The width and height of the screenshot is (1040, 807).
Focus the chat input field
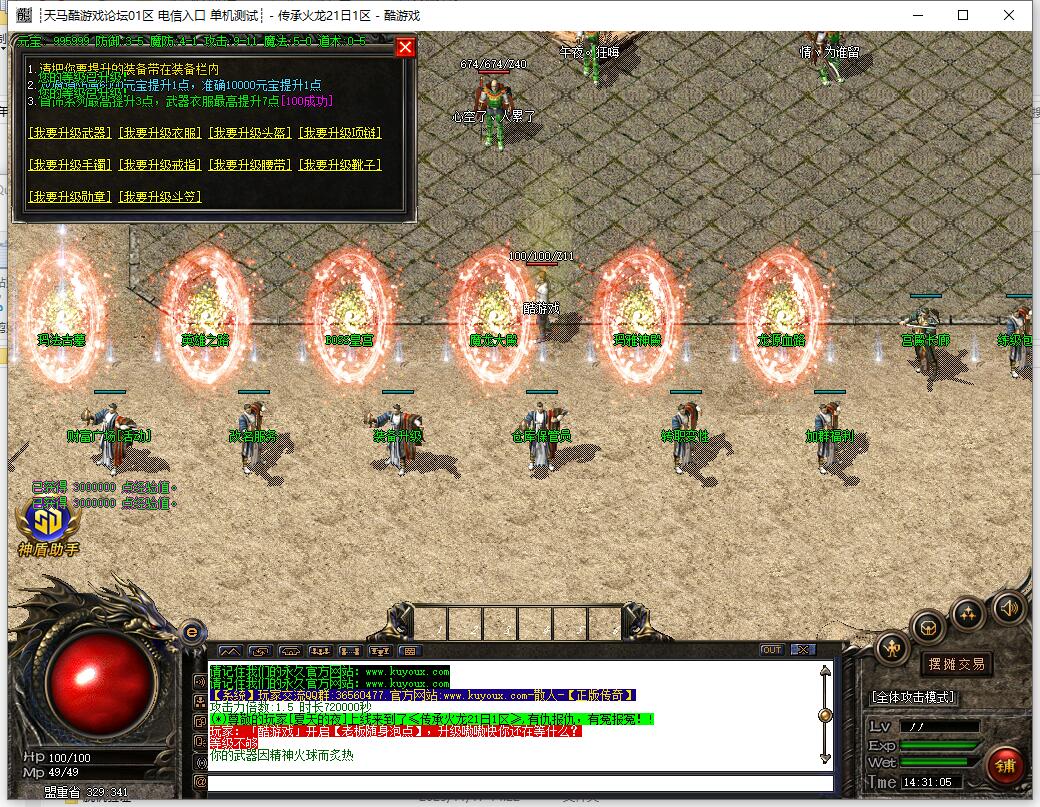point(520,783)
